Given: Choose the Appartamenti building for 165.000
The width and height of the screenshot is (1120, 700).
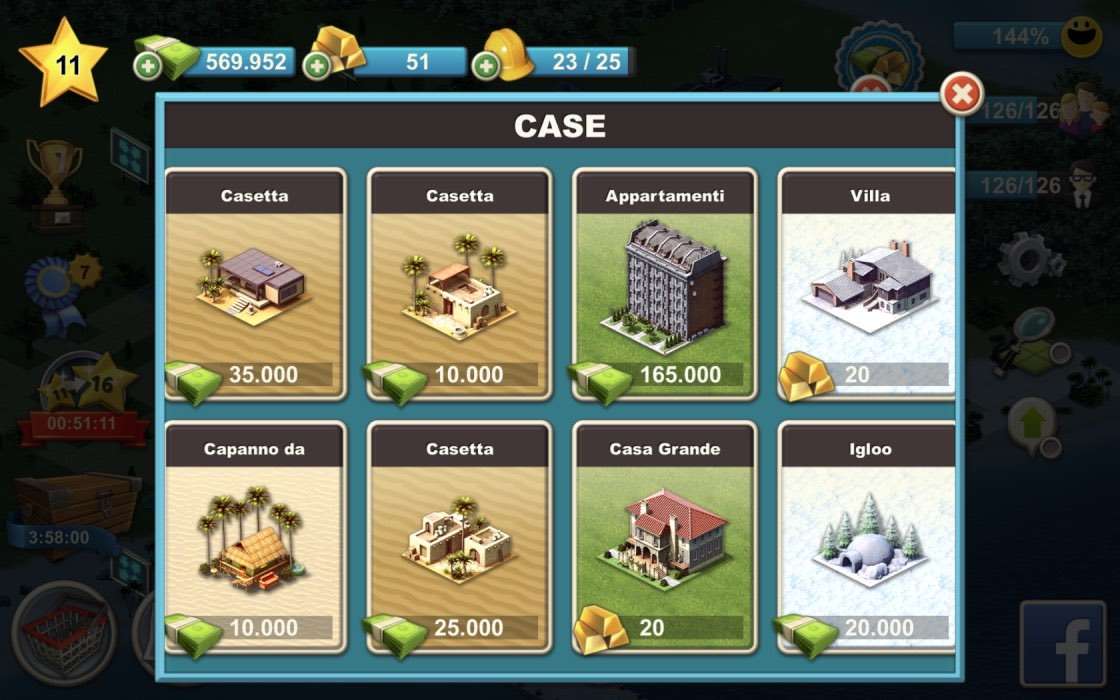Looking at the screenshot, I should point(665,284).
